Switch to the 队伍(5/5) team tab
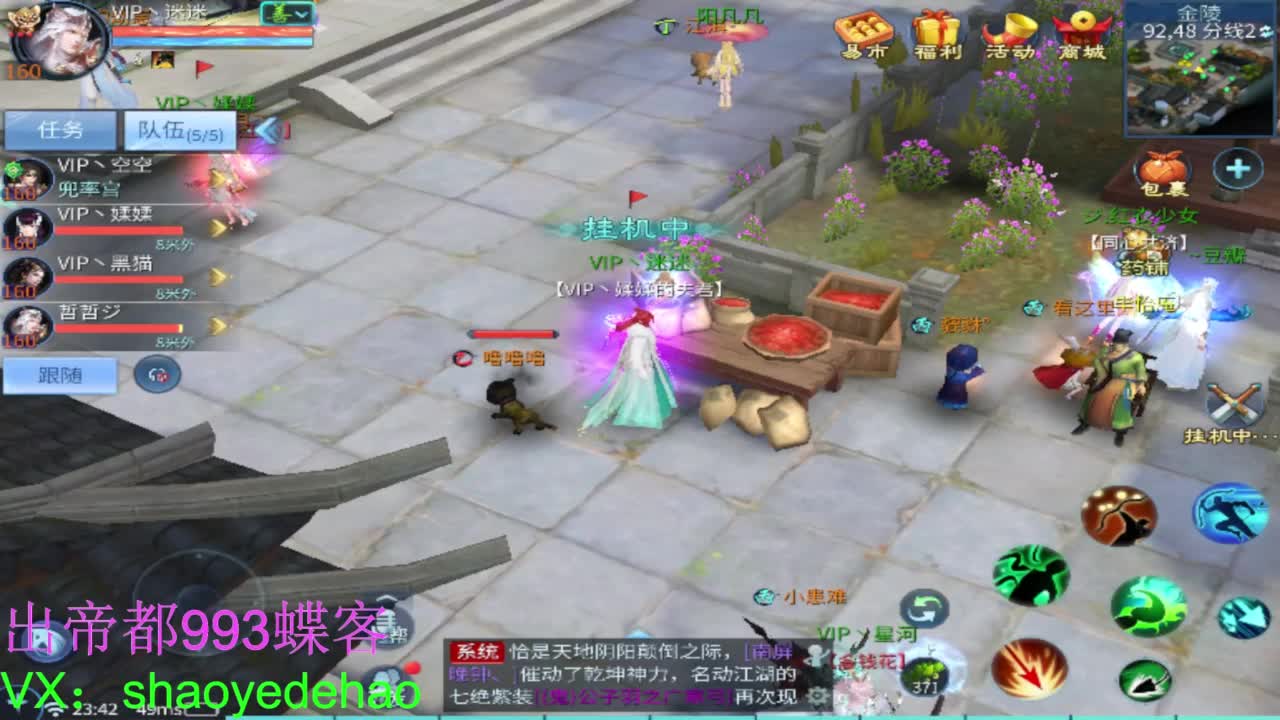 pos(178,128)
